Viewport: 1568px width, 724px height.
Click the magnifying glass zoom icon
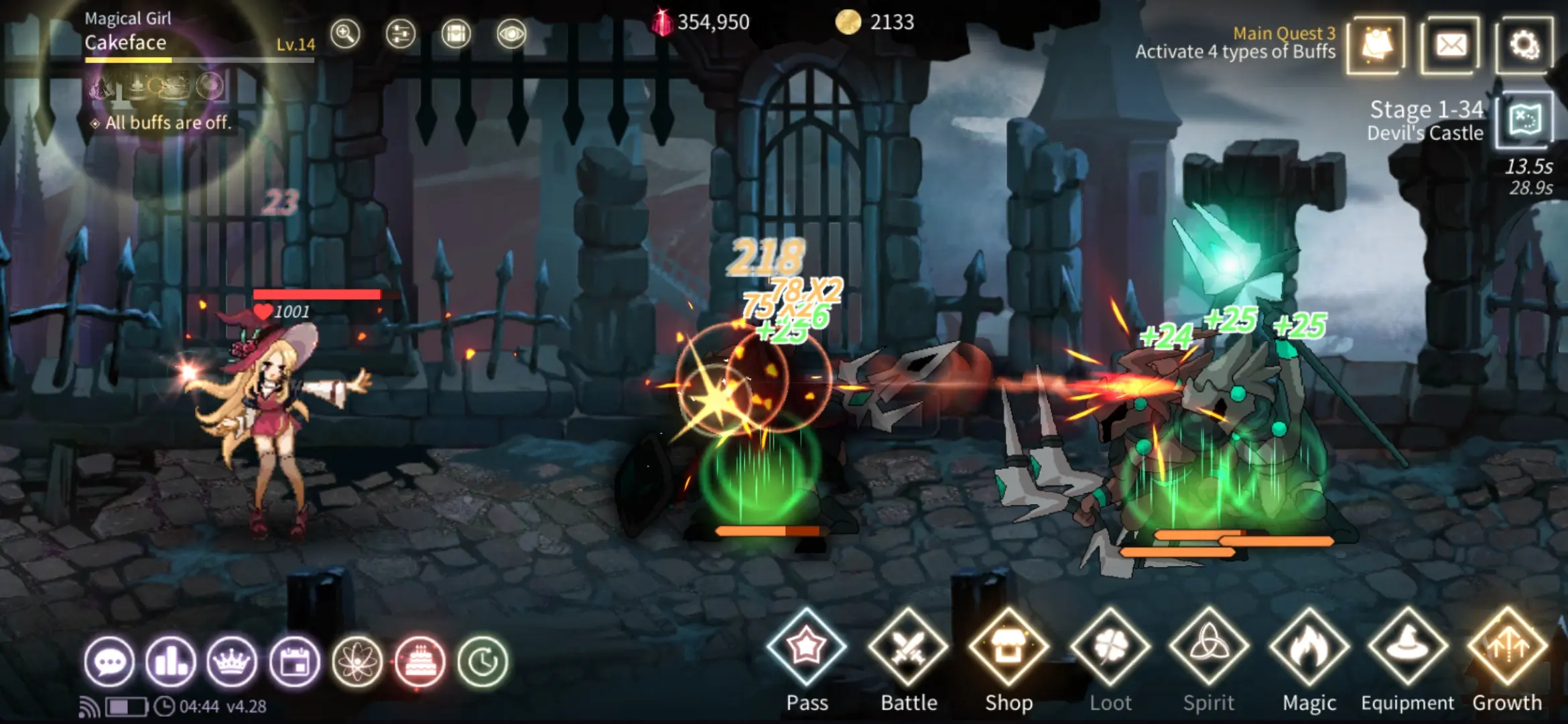pos(345,34)
